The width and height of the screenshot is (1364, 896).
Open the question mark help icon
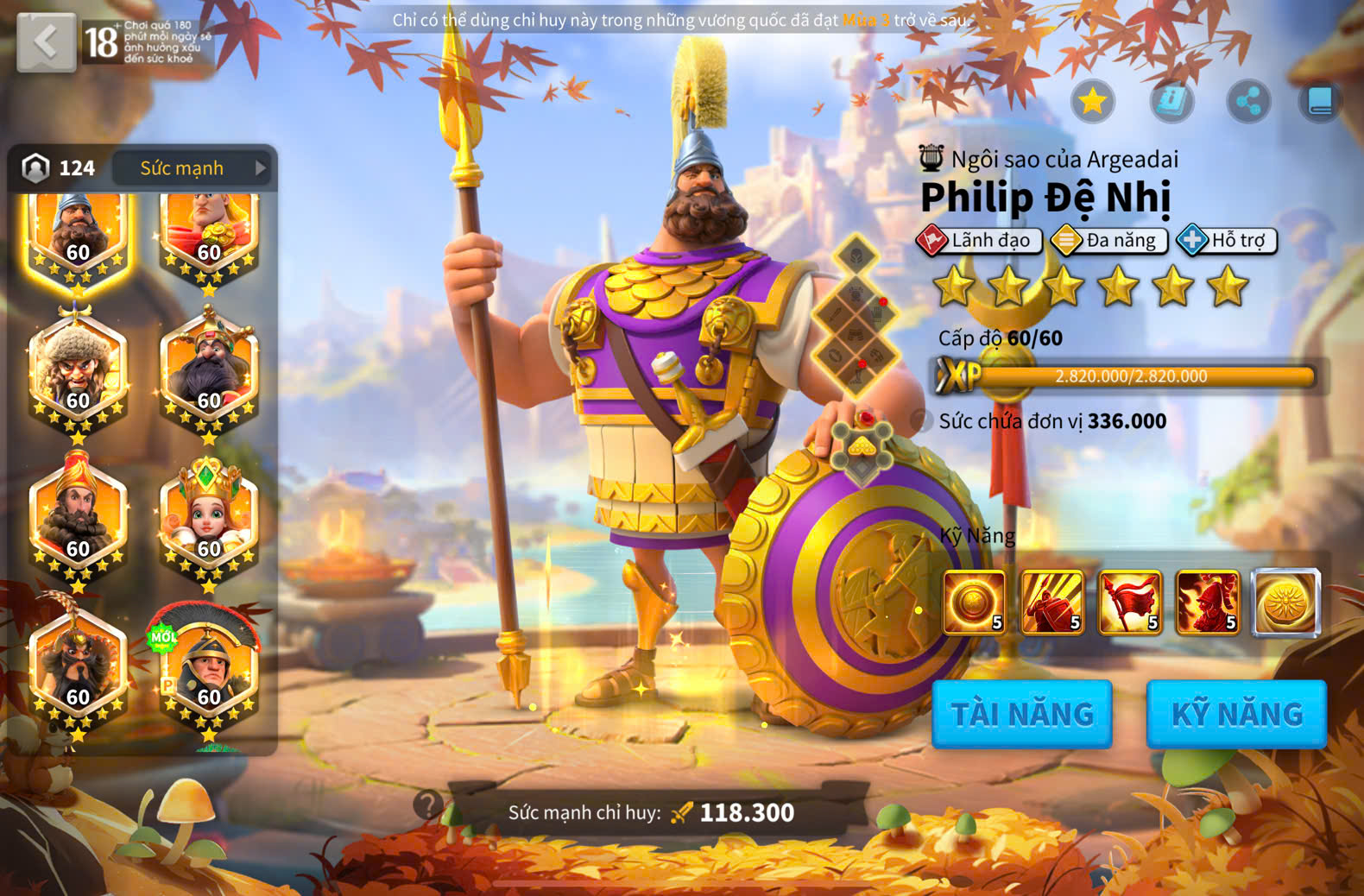427,805
